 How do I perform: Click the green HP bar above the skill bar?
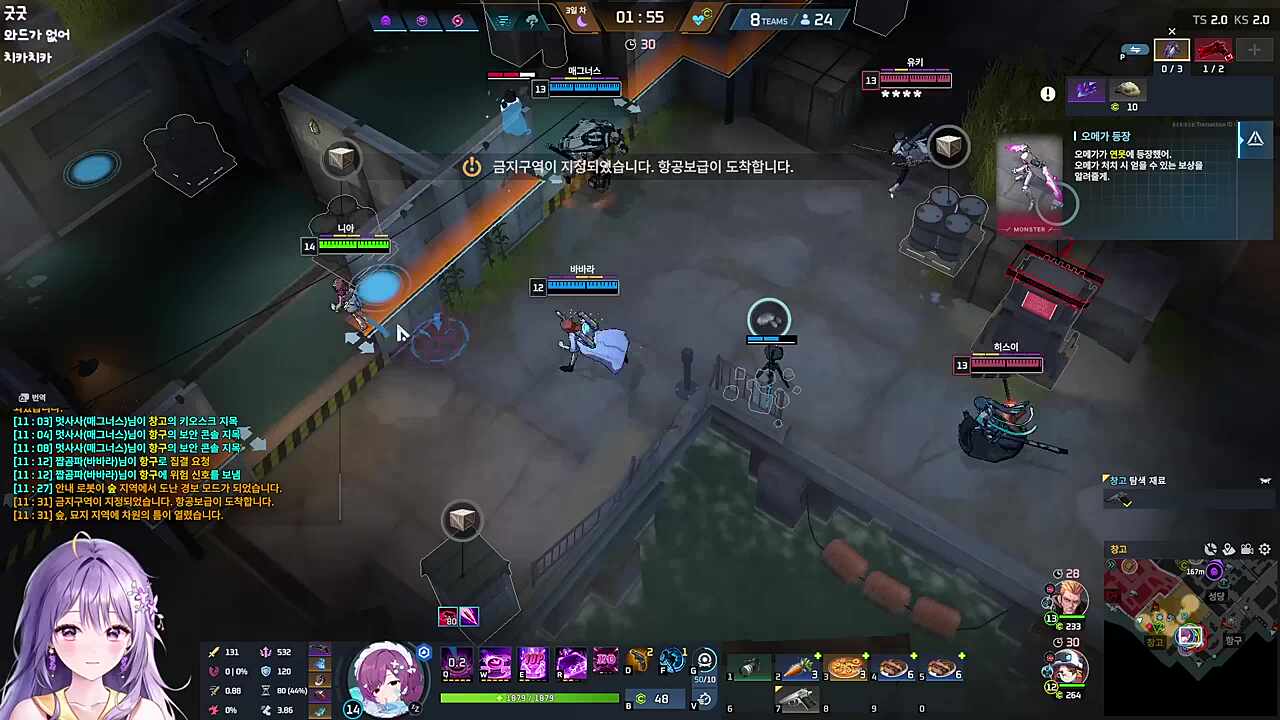tap(530, 698)
